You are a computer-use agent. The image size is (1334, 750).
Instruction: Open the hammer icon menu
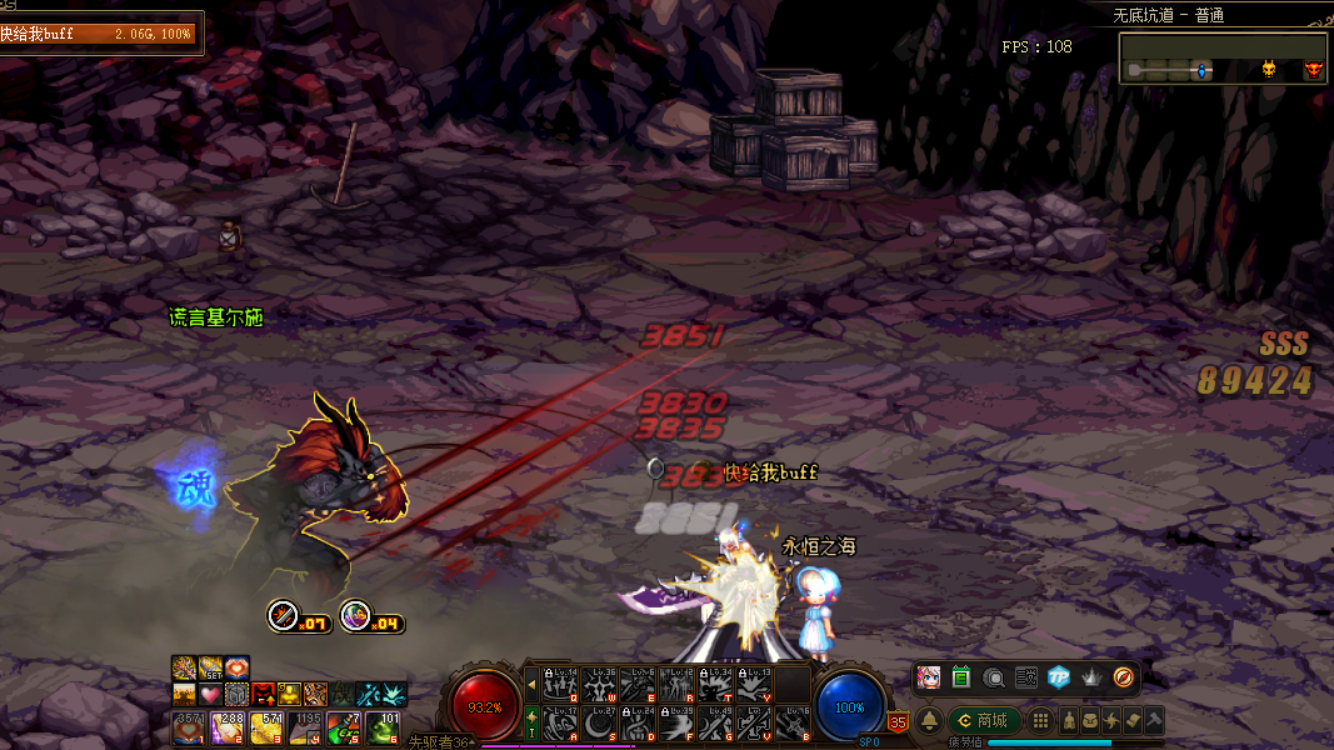tap(1153, 720)
